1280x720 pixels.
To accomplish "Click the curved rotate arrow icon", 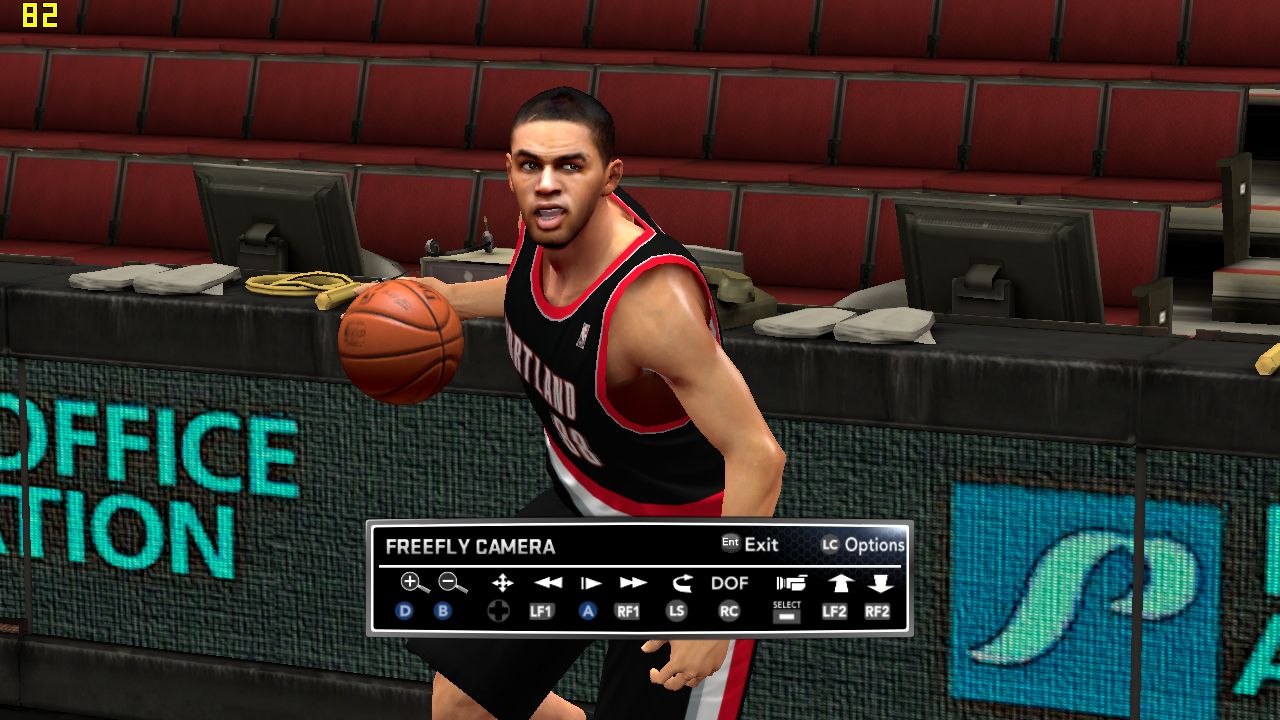I will [x=682, y=583].
